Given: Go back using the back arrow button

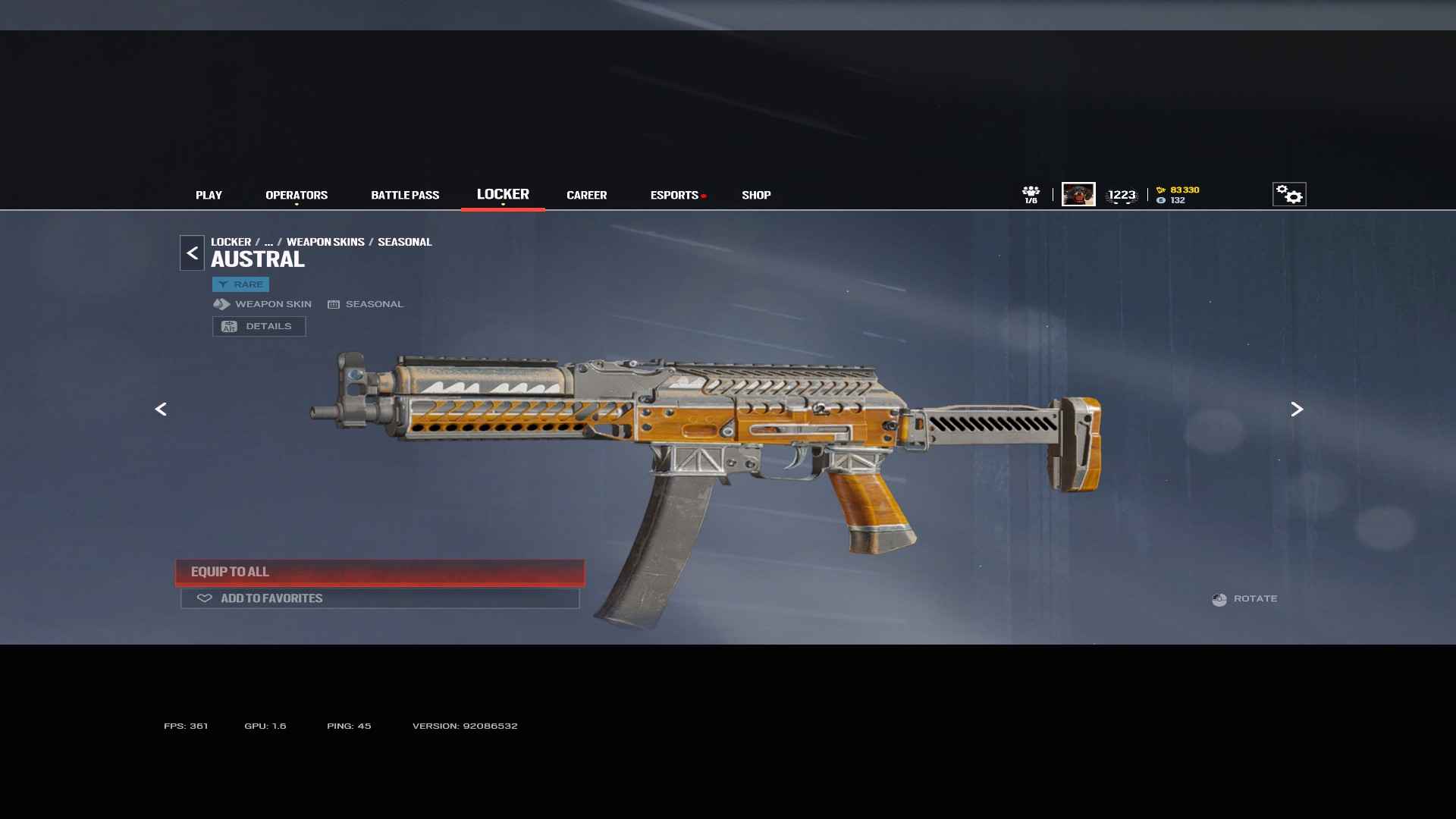Looking at the screenshot, I should tap(192, 253).
